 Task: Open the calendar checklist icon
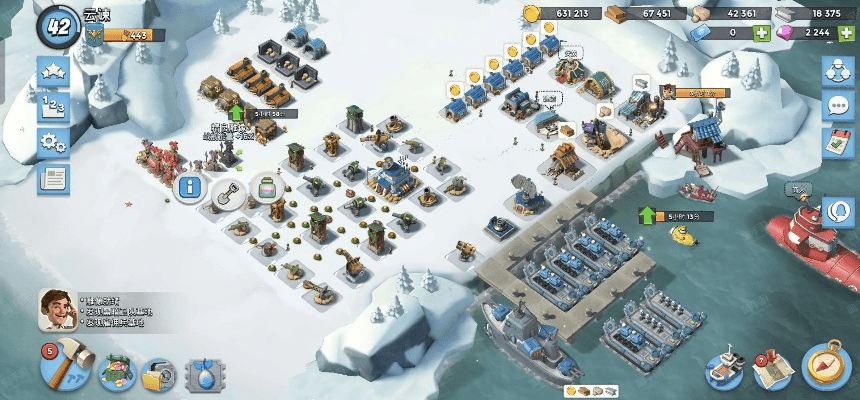point(837,142)
